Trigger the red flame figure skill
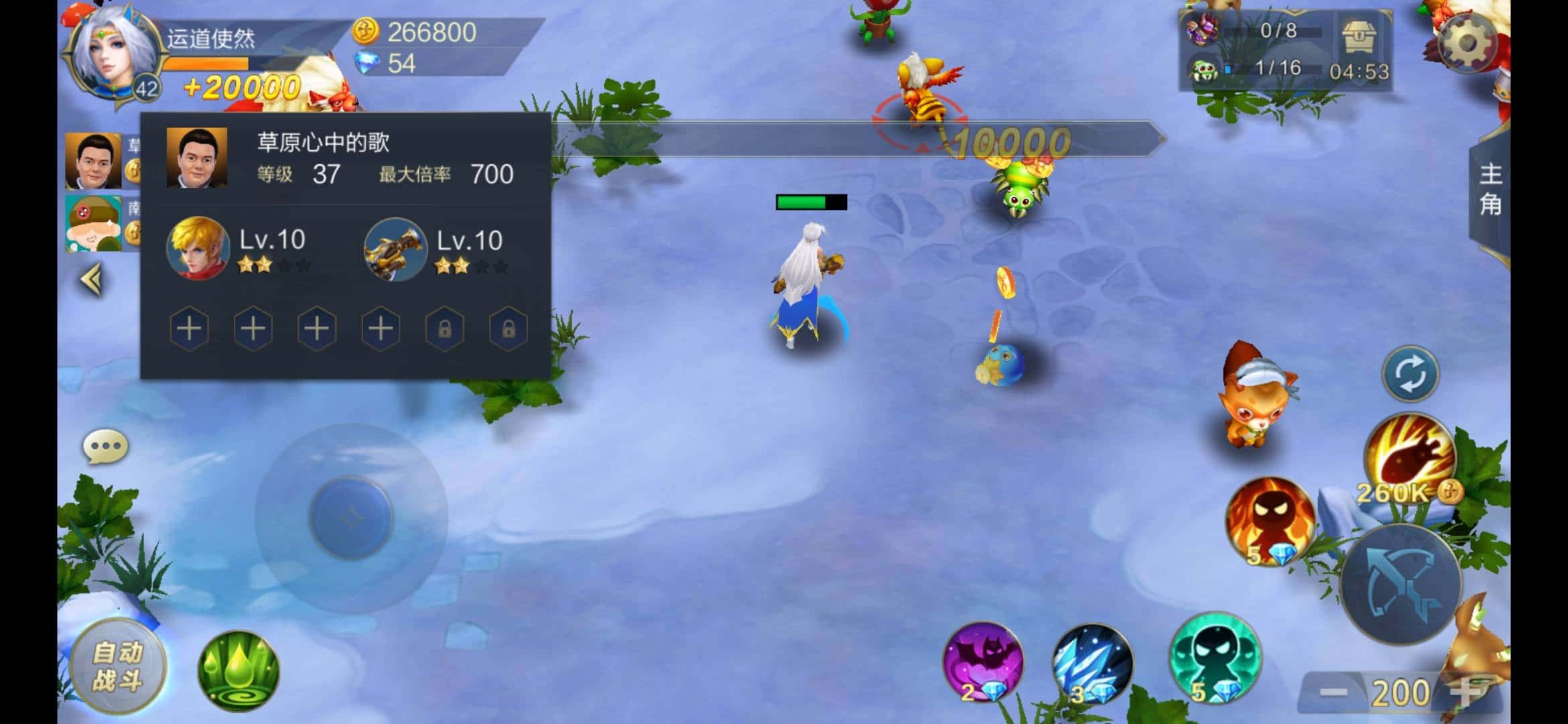Image resolution: width=1568 pixels, height=724 pixels. pyautogui.click(x=1270, y=520)
